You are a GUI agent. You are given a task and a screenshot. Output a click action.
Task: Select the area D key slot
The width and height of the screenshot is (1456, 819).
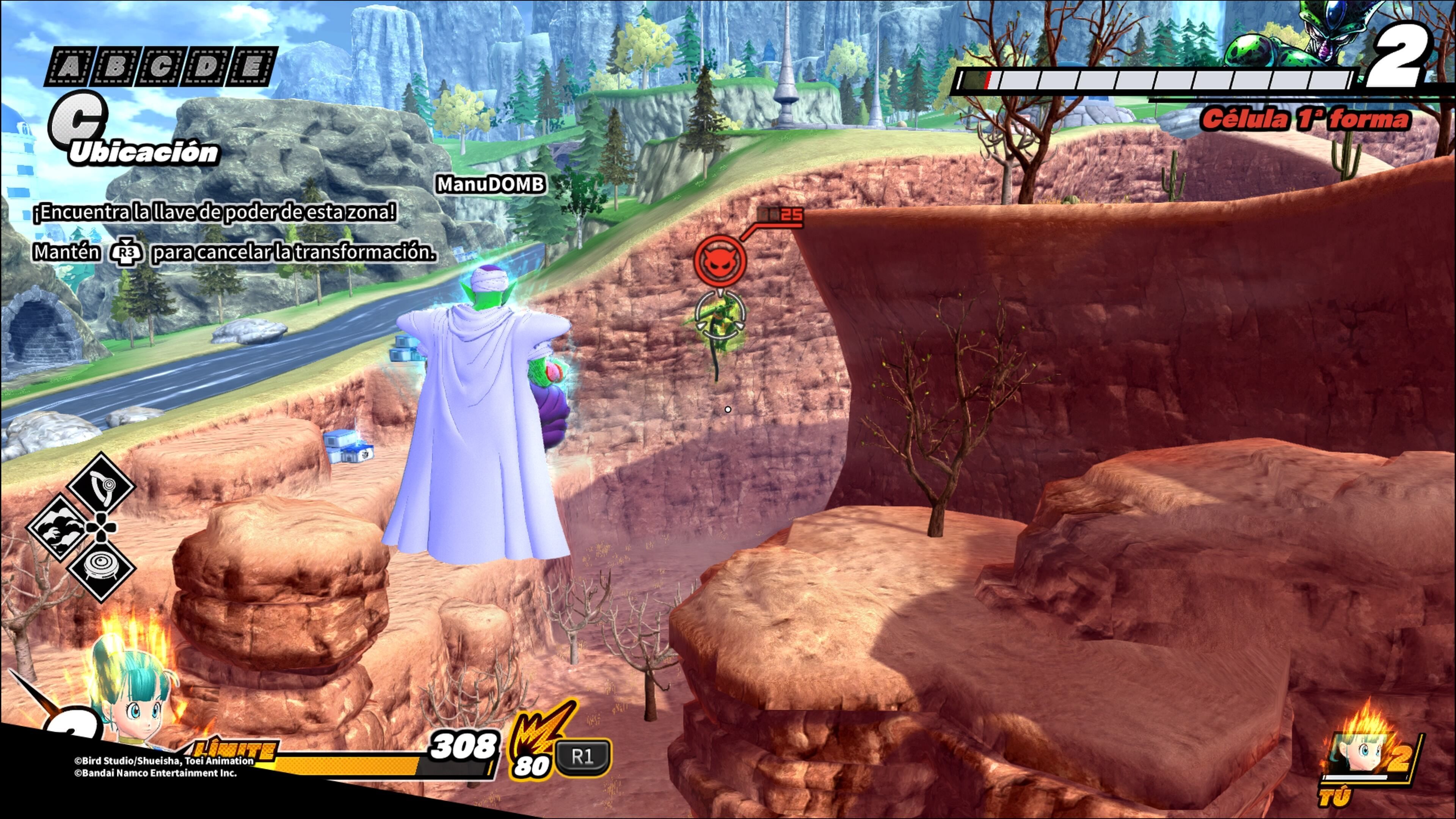(206, 67)
